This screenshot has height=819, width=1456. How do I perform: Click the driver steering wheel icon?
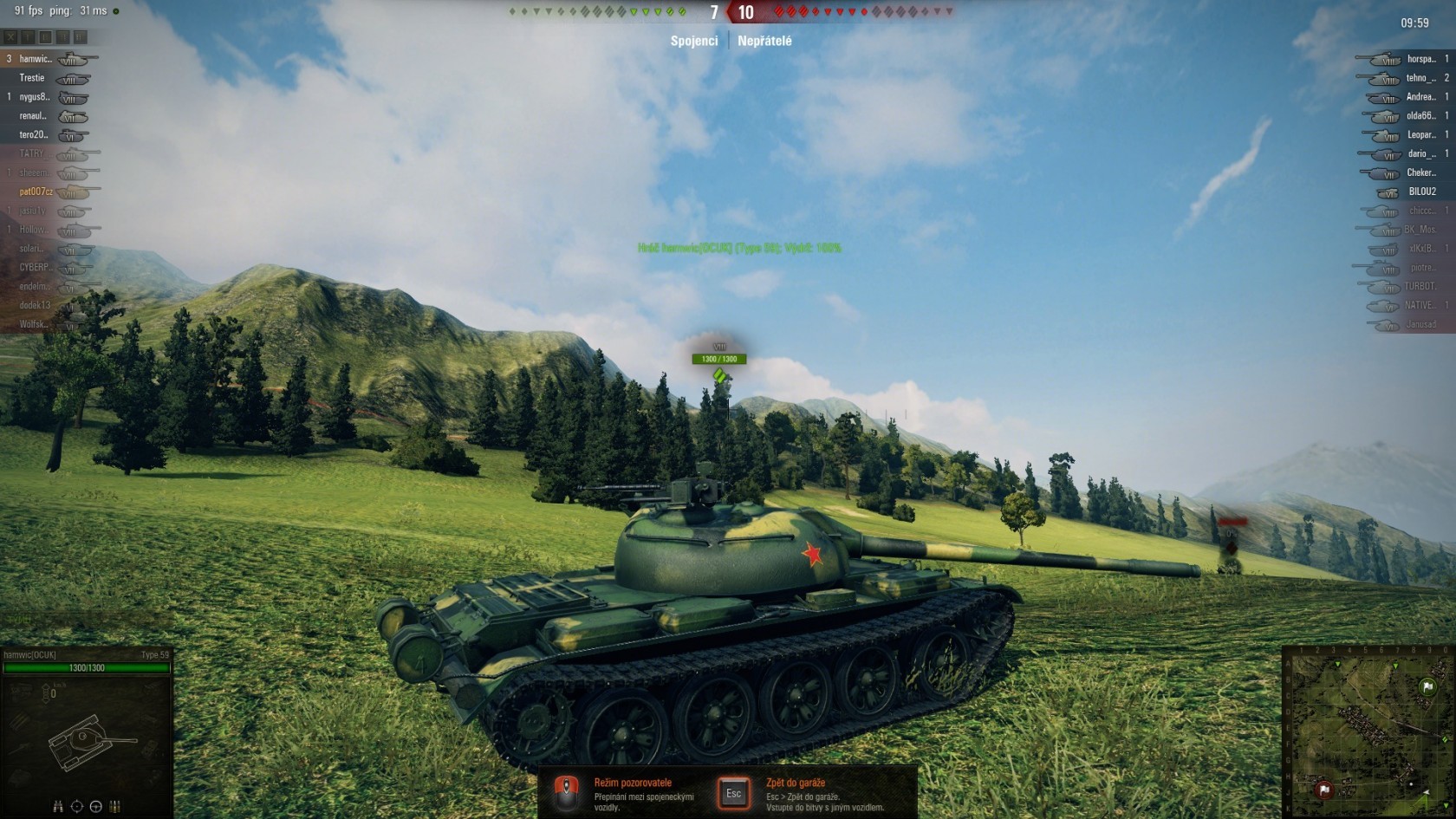coord(96,807)
